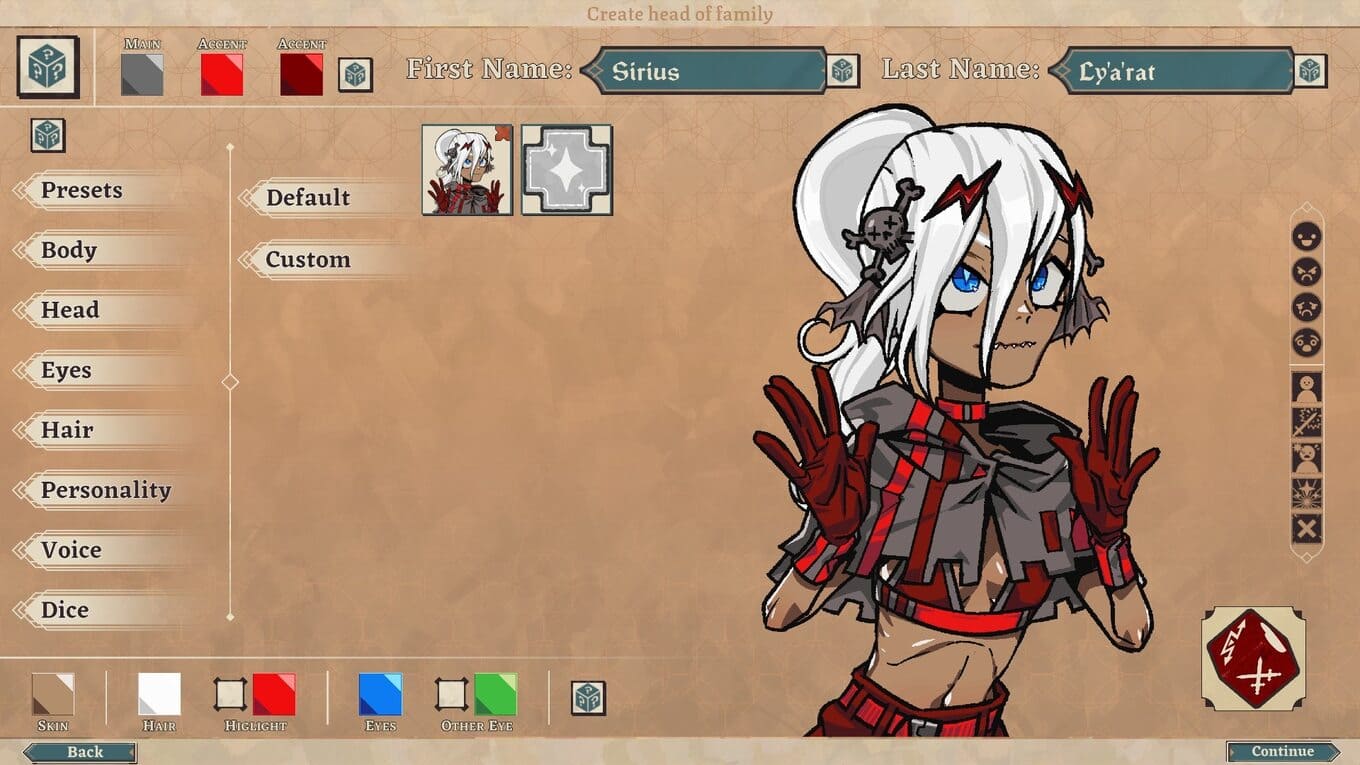Screen dimensions: 1360x765
Task: Go Back to the previous screen
Action: [85, 752]
